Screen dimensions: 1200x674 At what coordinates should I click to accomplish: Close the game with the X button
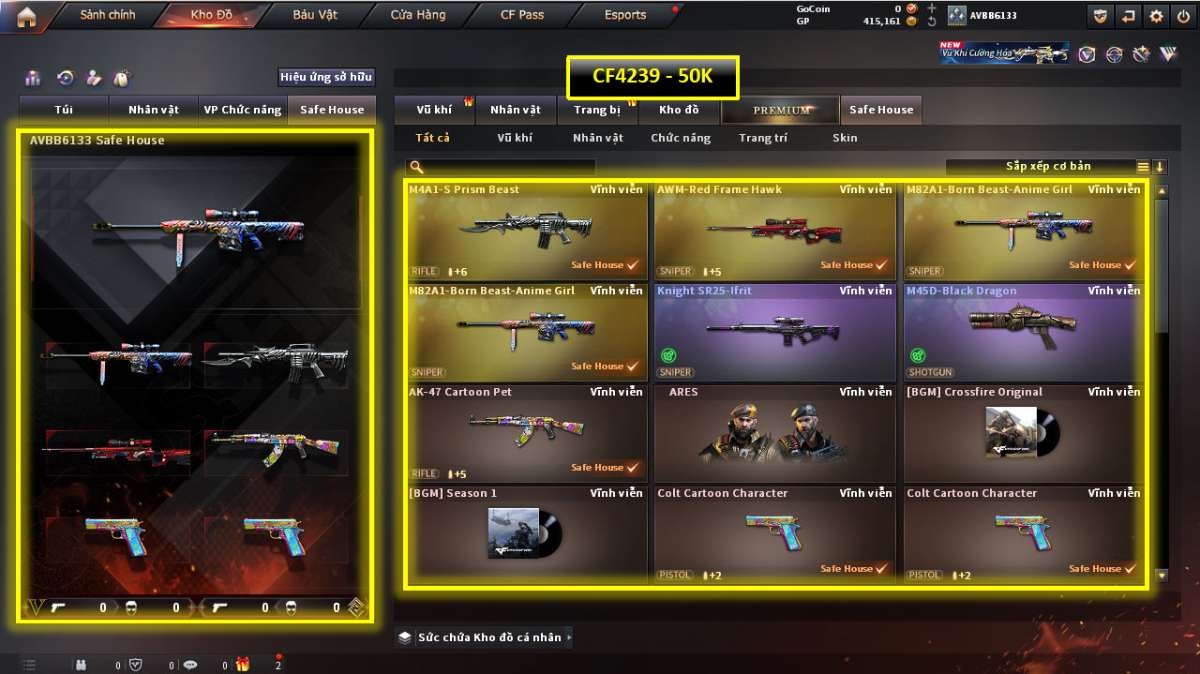(1183, 16)
